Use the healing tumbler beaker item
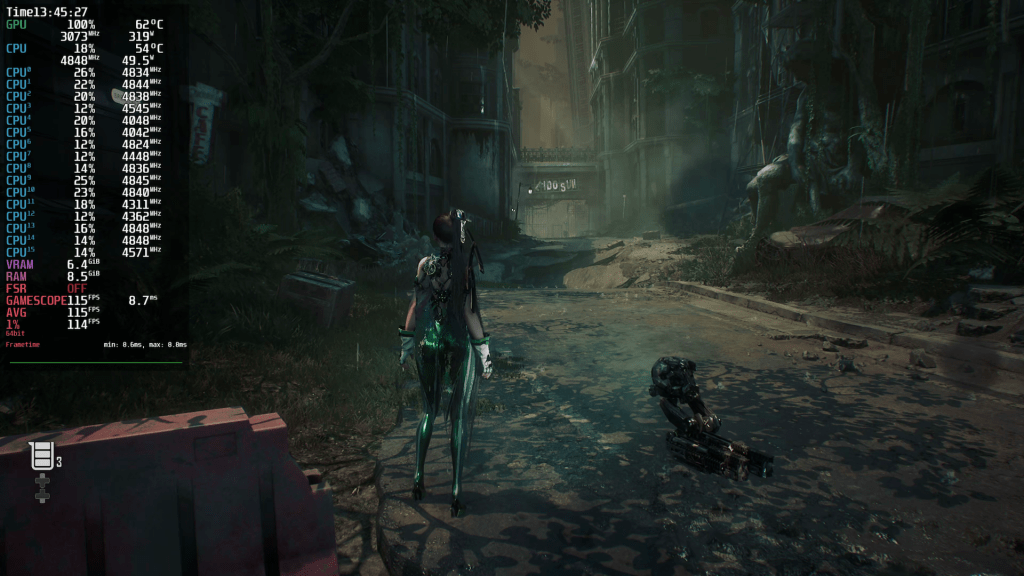This screenshot has width=1024, height=576. (42, 456)
